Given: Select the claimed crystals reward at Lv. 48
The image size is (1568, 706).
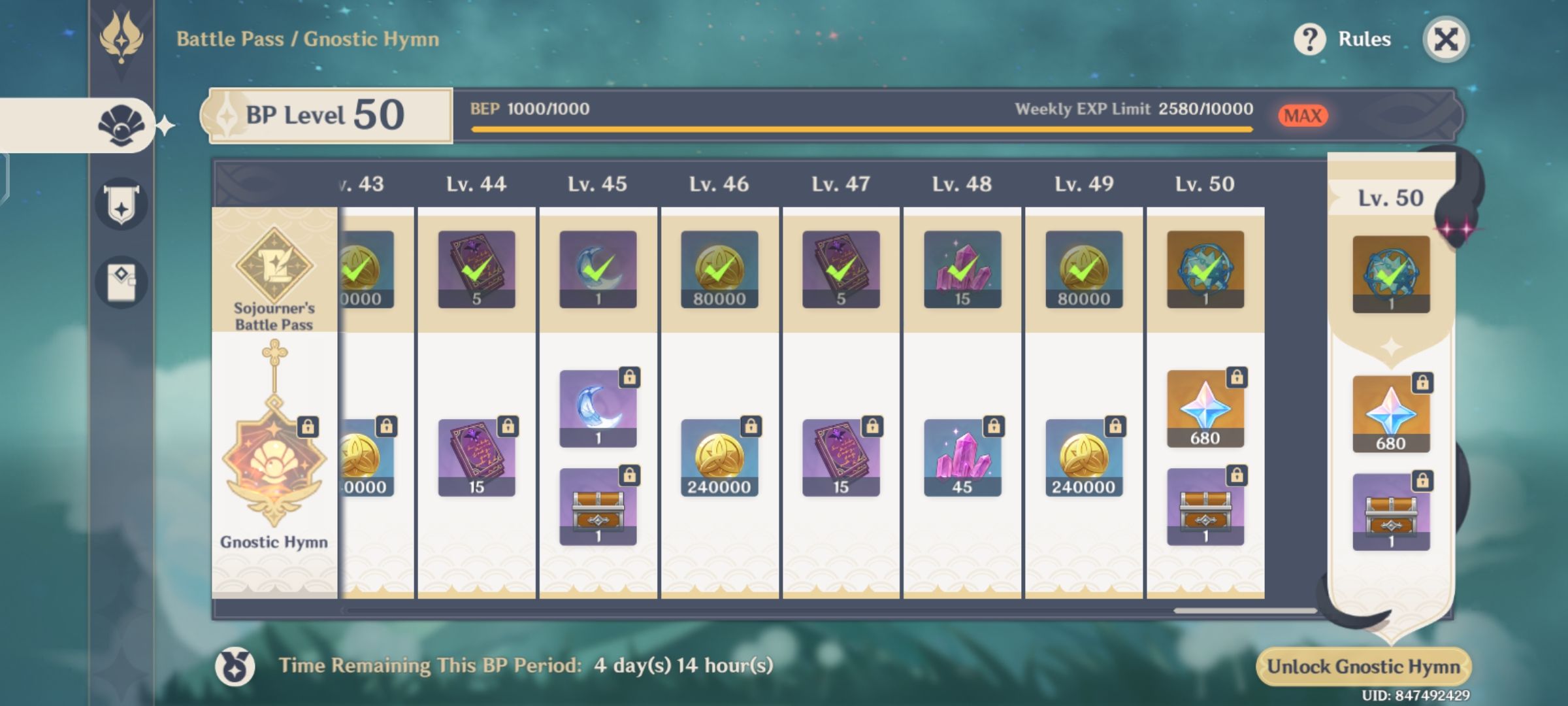Looking at the screenshot, I should 960,268.
